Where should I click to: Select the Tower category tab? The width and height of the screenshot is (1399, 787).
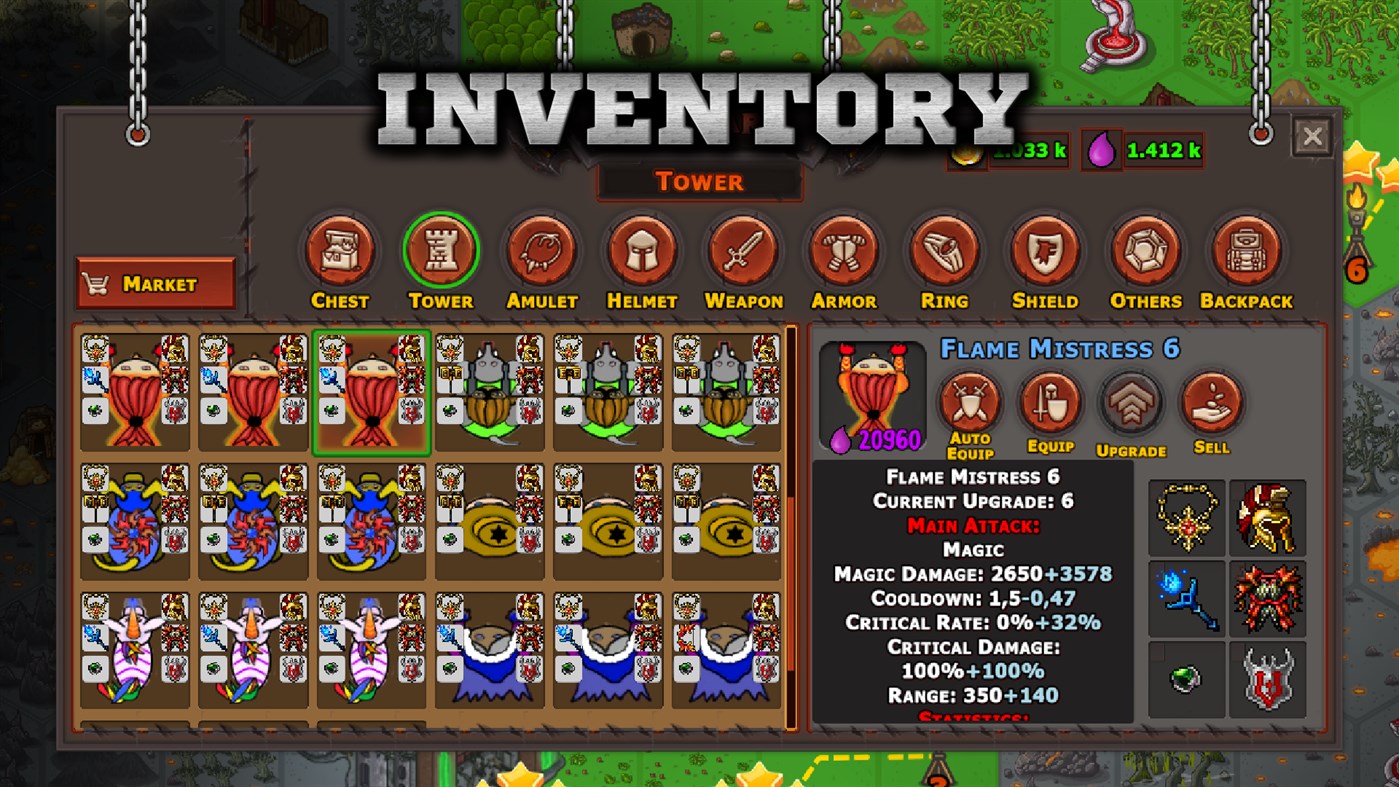coord(441,250)
